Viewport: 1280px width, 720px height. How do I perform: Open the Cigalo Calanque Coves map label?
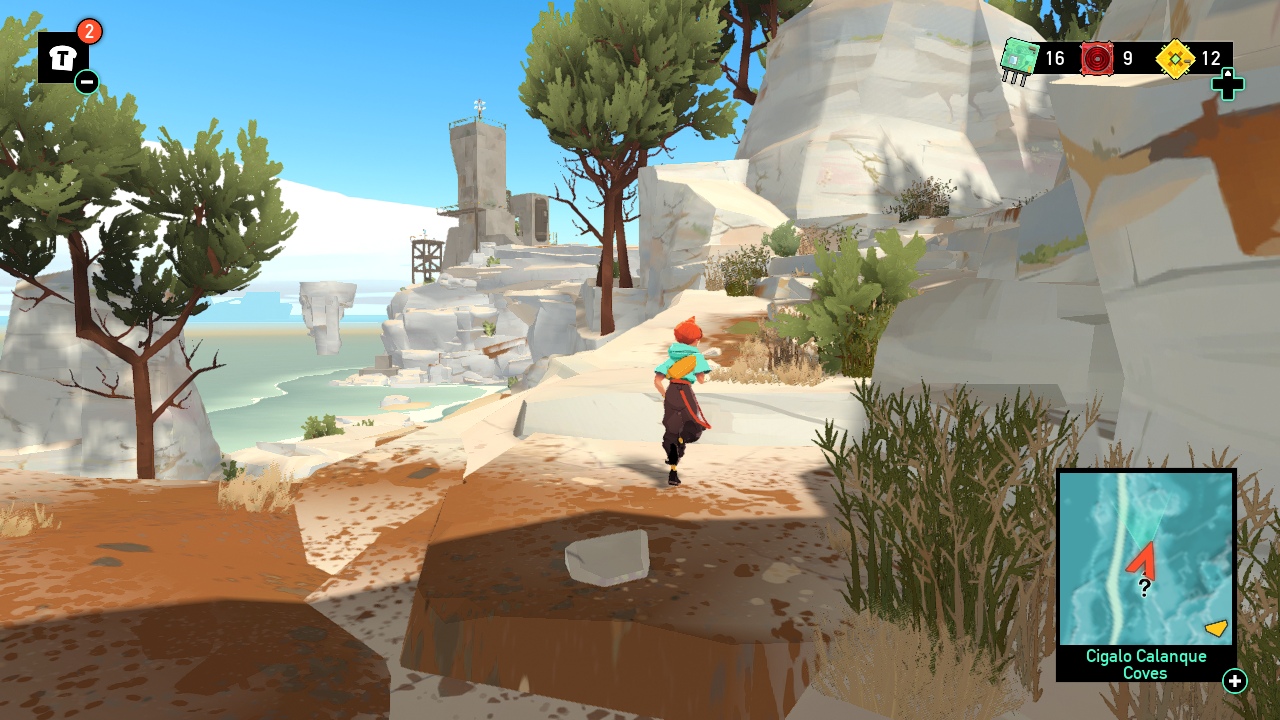[1146, 664]
